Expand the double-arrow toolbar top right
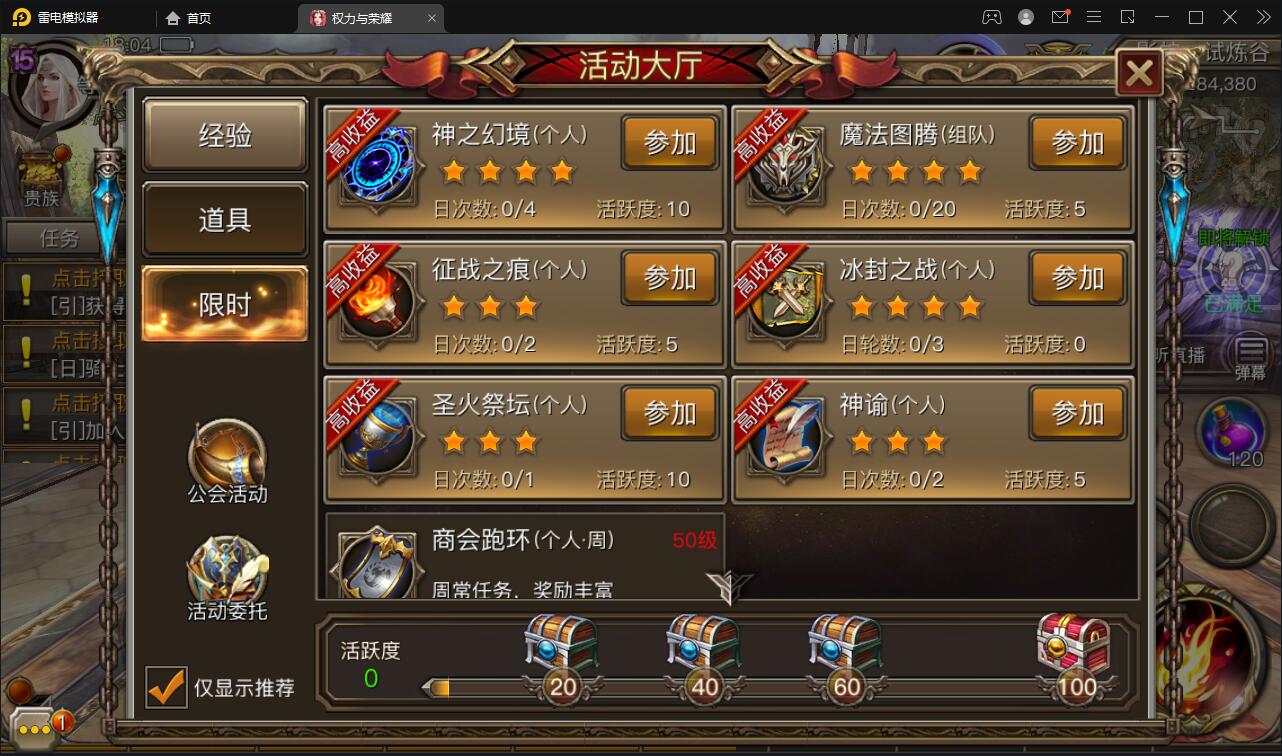 tap(1262, 17)
